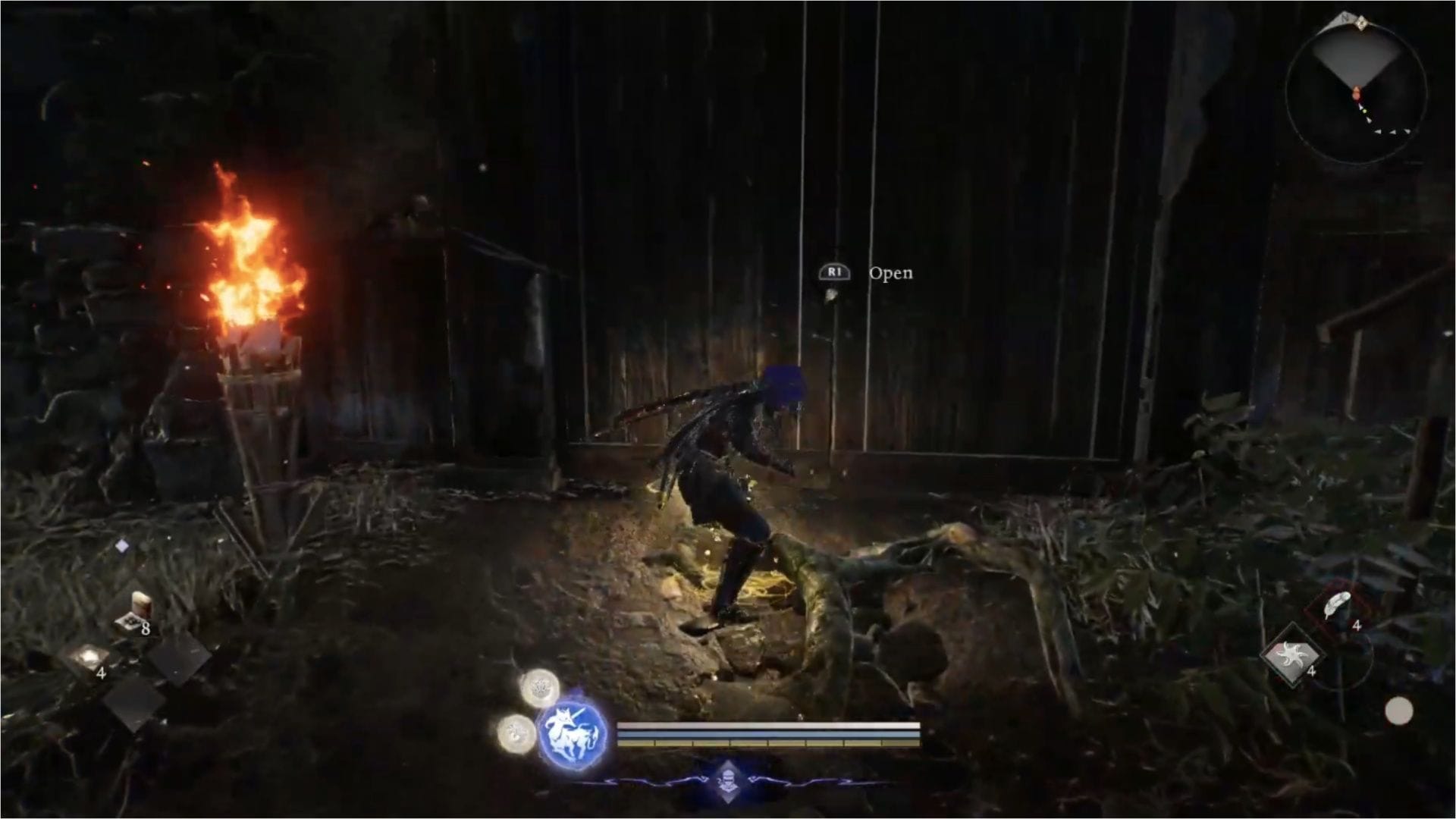Screen dimensions: 1456x819
Task: Click the N compass marker on the minimap
Action: 1343,17
